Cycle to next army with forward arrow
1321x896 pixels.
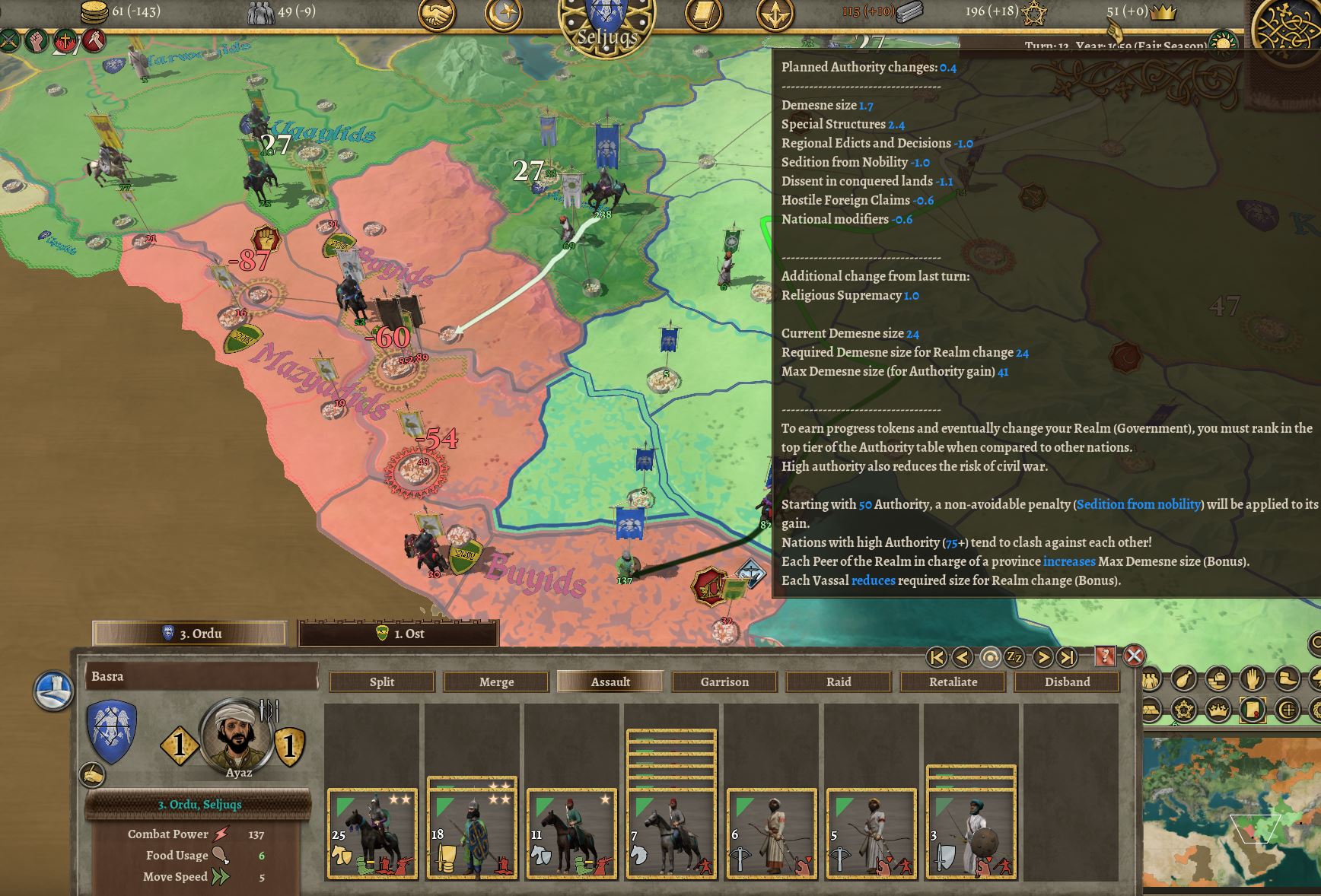tap(1043, 657)
